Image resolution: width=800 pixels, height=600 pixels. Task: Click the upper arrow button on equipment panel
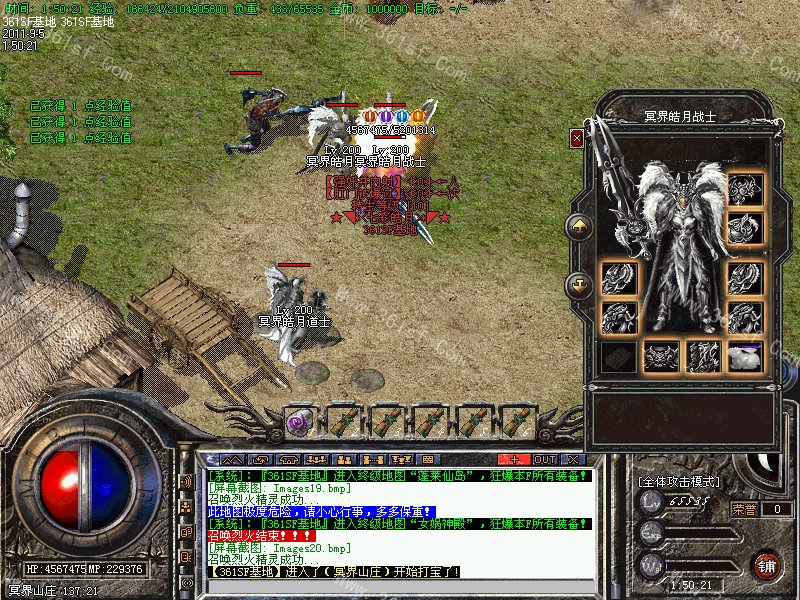point(579,227)
